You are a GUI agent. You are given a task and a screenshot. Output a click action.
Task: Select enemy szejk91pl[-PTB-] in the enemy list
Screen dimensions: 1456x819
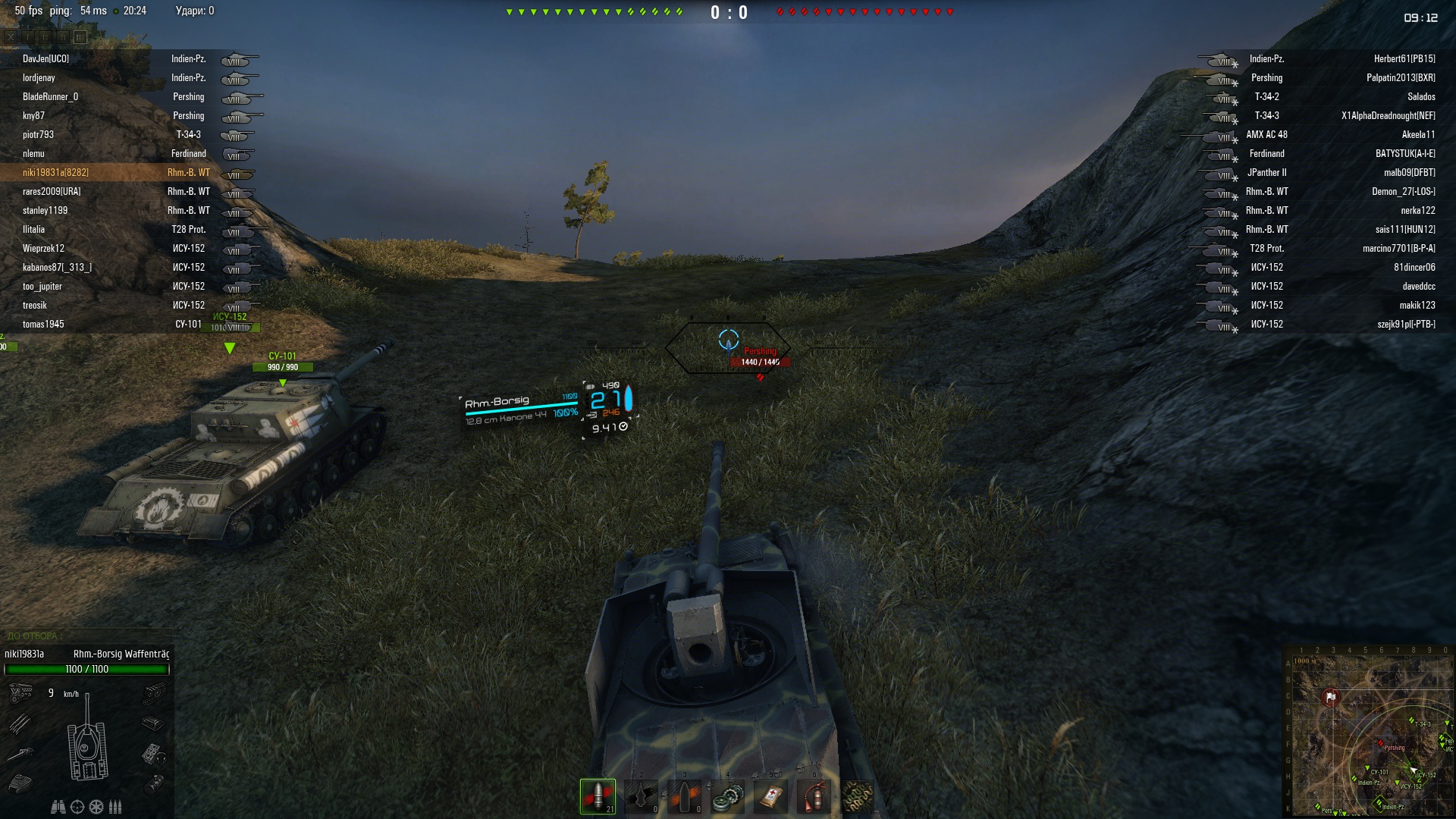pos(1406,325)
